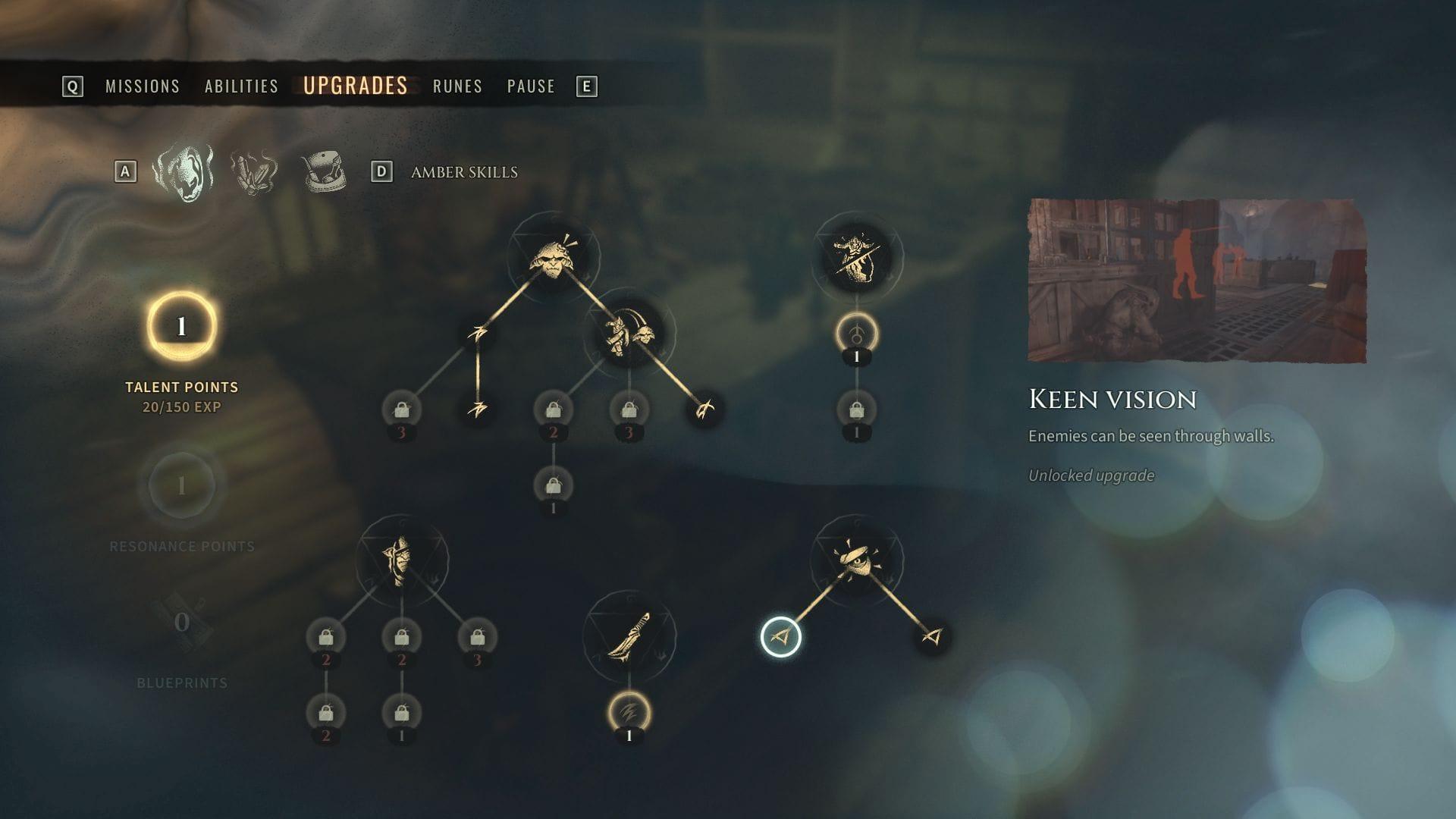1456x819 pixels.
Task: Unlock the glowing node under the blade goblin
Action: (856, 334)
